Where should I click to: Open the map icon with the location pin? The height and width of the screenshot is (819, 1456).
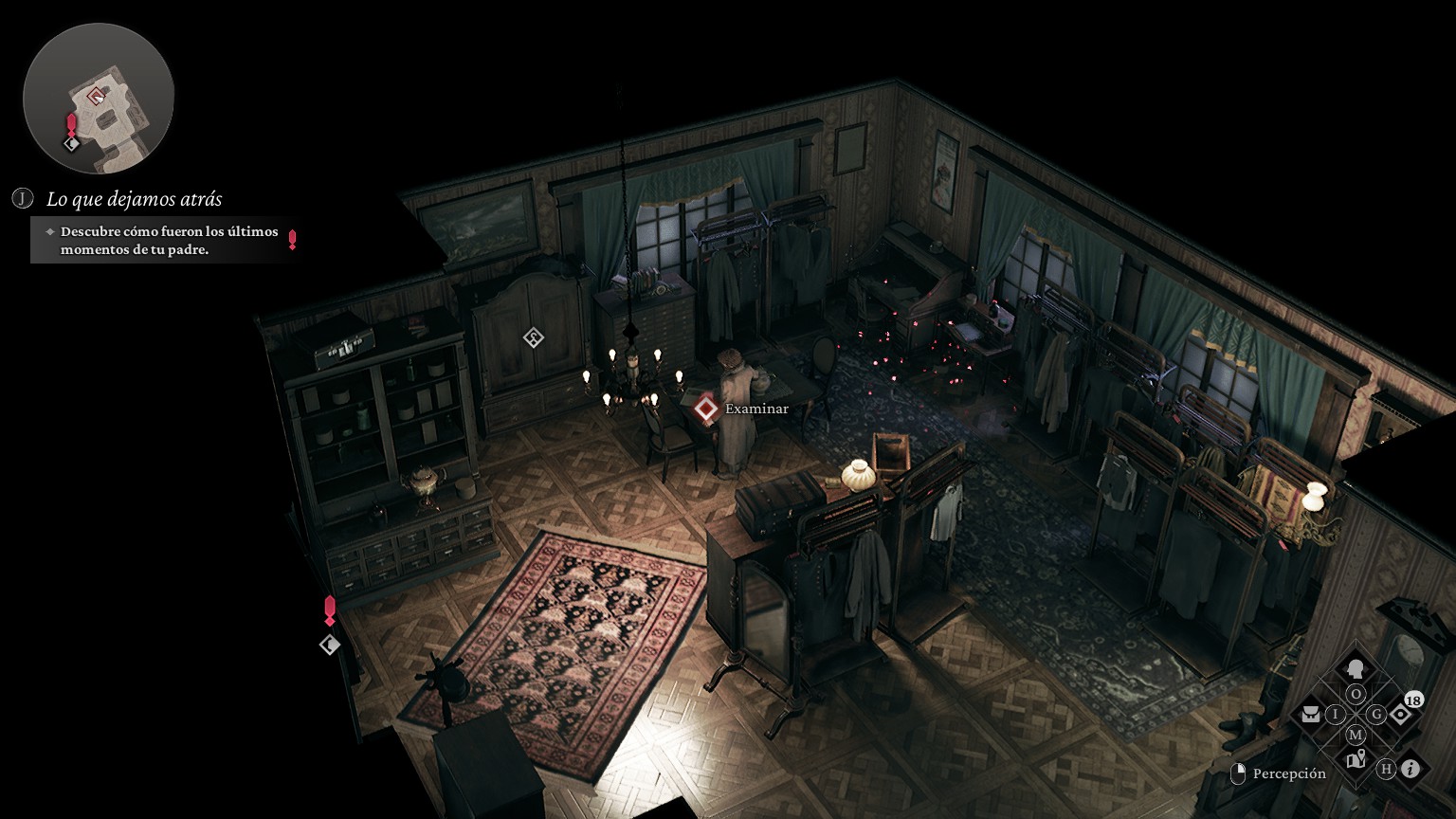click(x=1356, y=759)
